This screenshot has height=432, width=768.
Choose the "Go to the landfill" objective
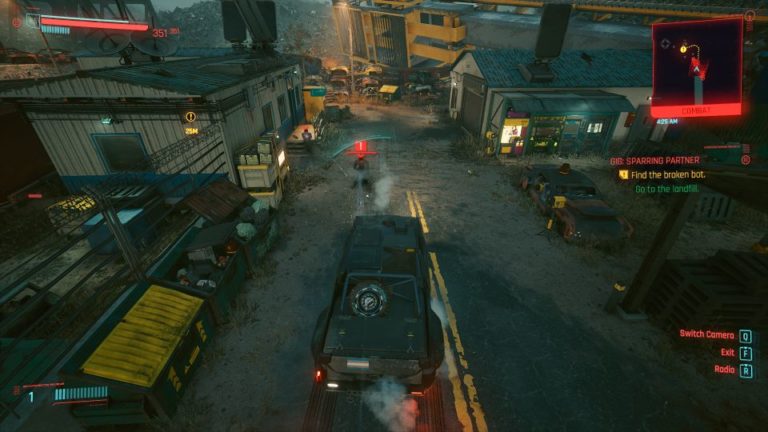tap(669, 188)
